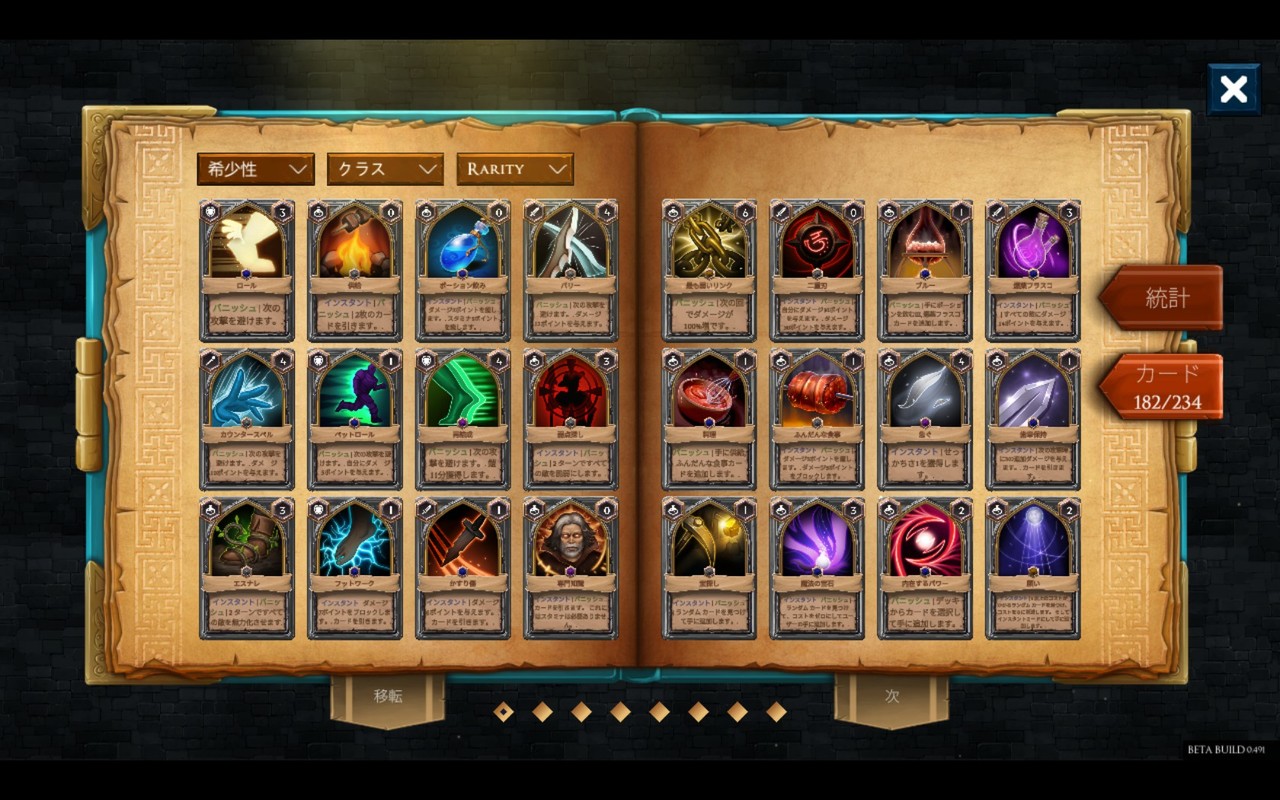Pick the 内在するパワー red swirl card
The image size is (1280, 800).
[925, 568]
